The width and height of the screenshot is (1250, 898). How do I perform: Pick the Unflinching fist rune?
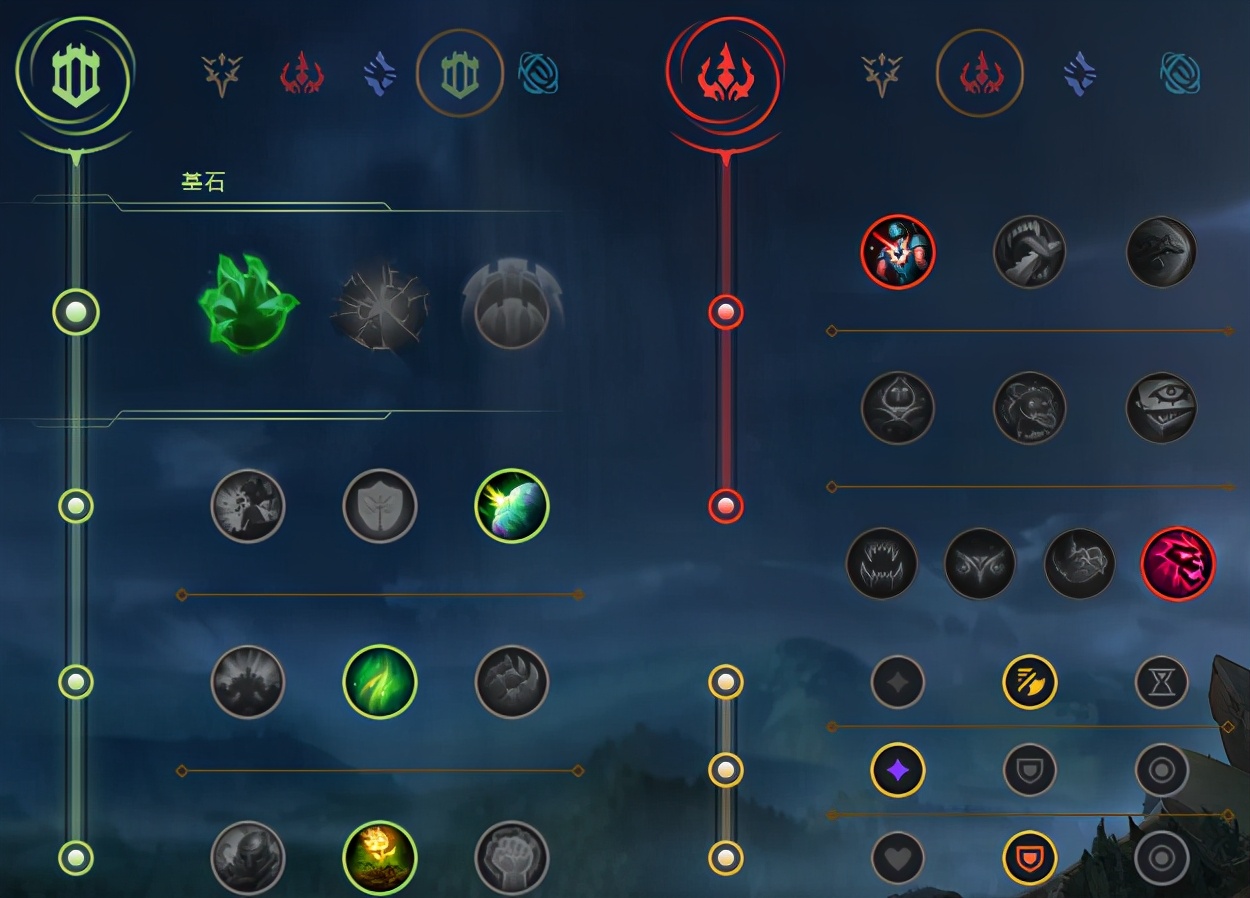tap(511, 857)
